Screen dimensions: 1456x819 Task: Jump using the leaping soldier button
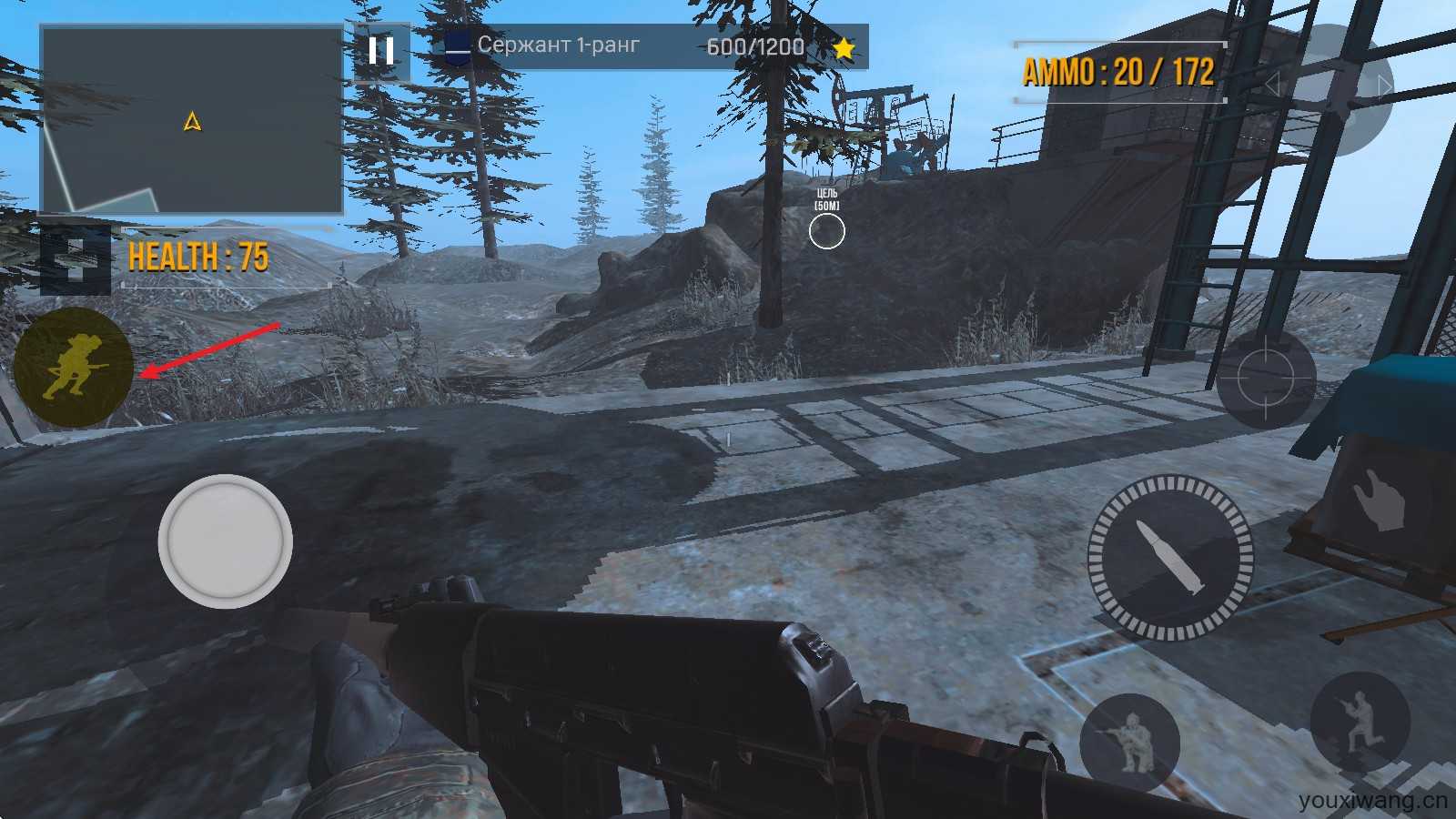pos(1360,721)
